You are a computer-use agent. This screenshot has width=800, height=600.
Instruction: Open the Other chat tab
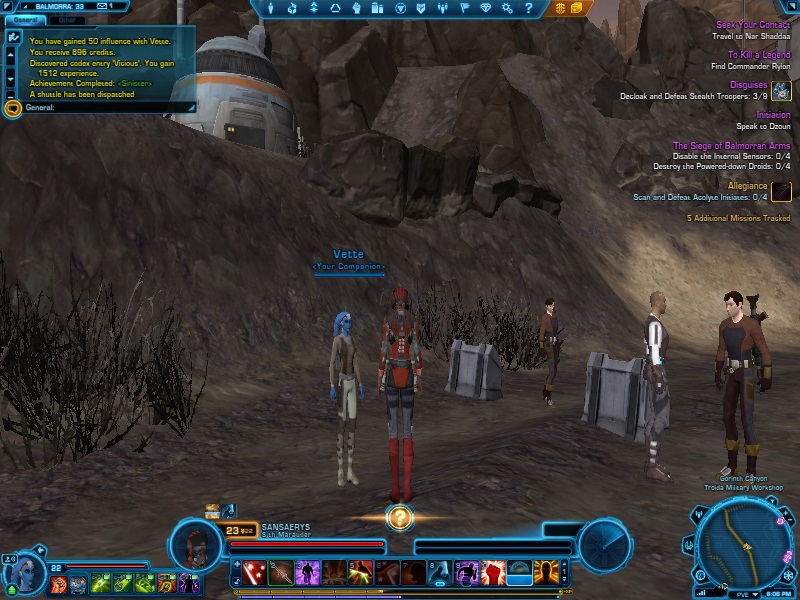[66, 20]
